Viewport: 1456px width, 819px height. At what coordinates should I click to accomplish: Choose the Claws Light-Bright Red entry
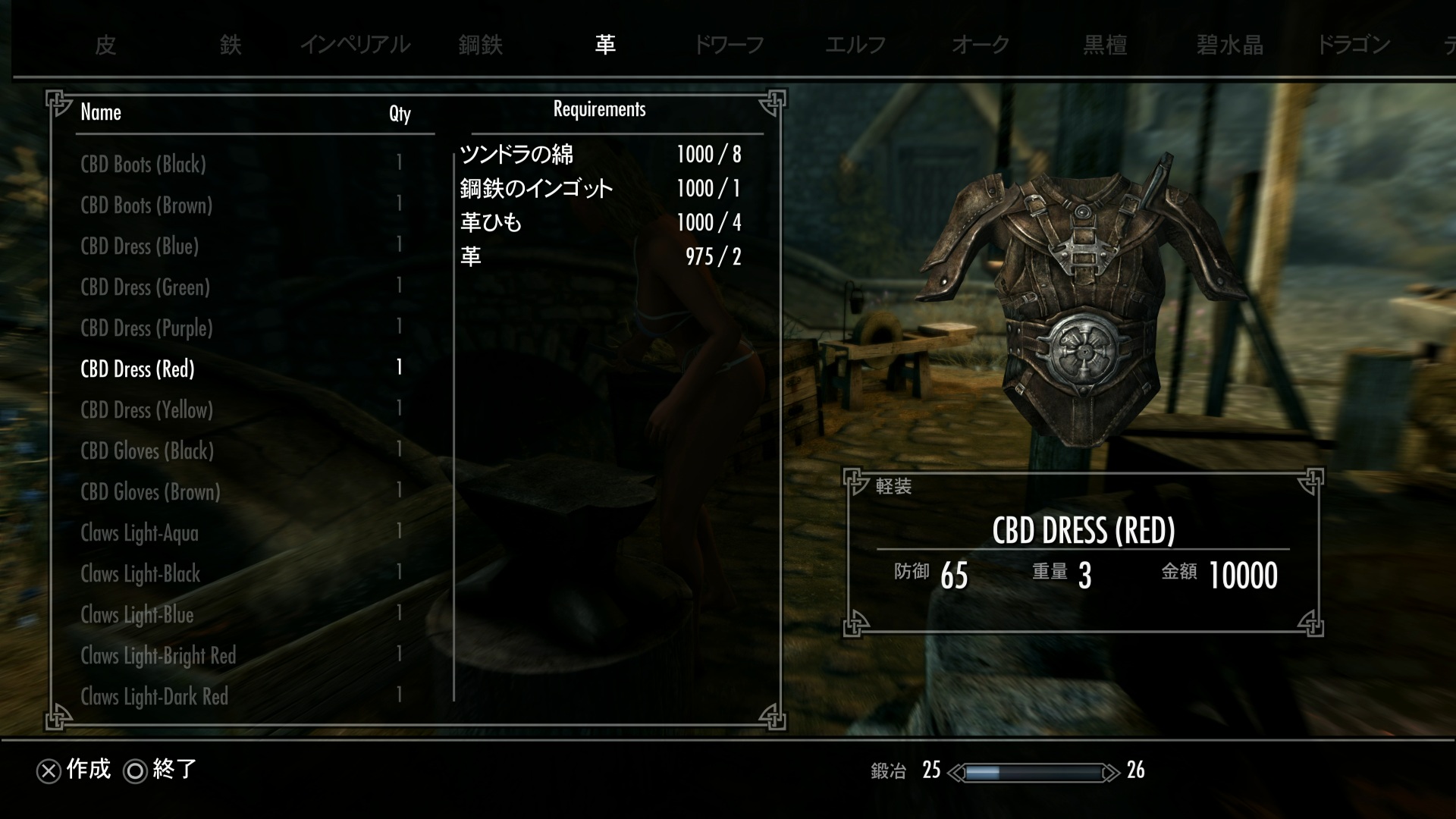[158, 656]
